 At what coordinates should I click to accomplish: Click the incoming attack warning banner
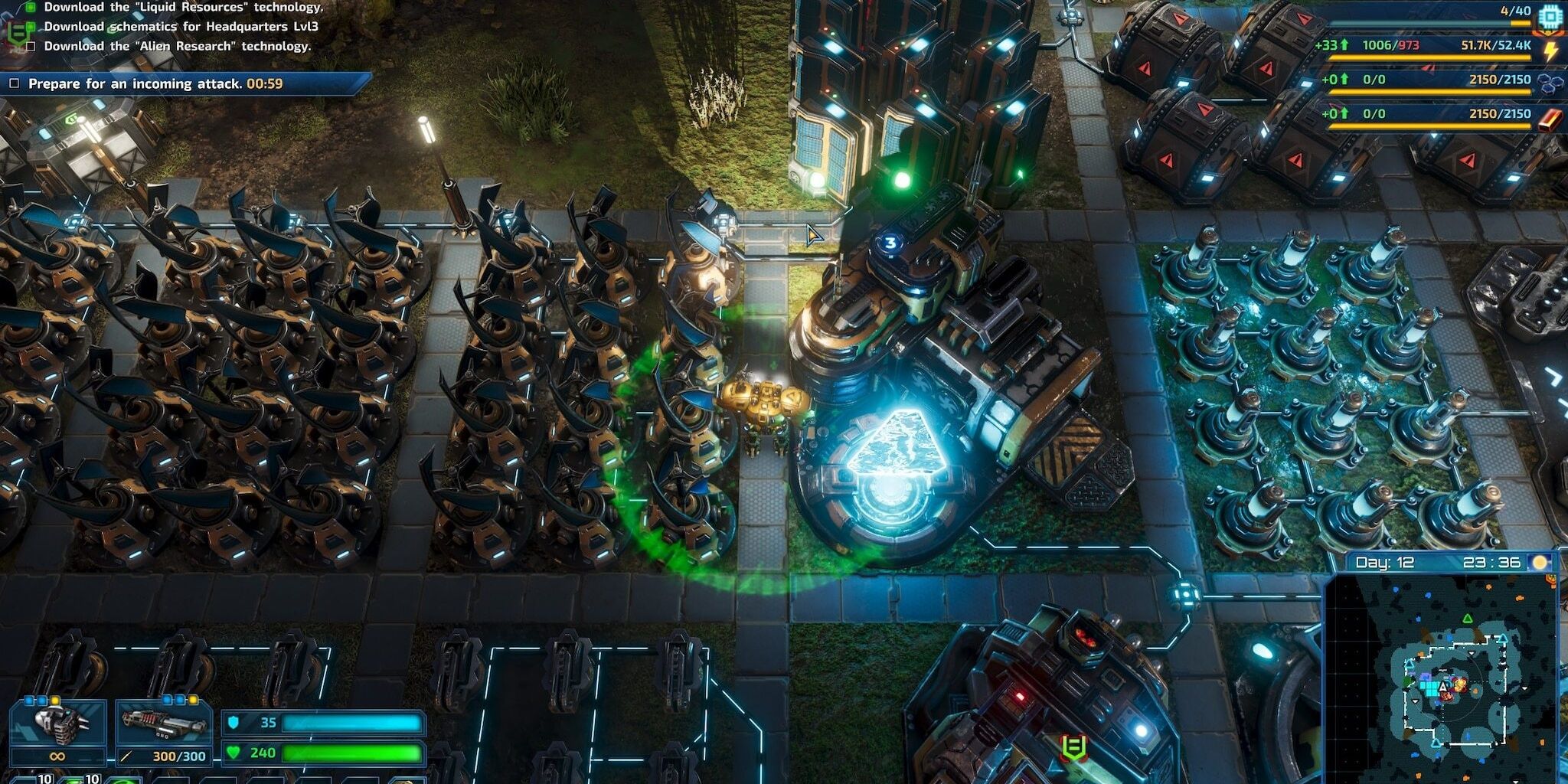click(x=184, y=83)
